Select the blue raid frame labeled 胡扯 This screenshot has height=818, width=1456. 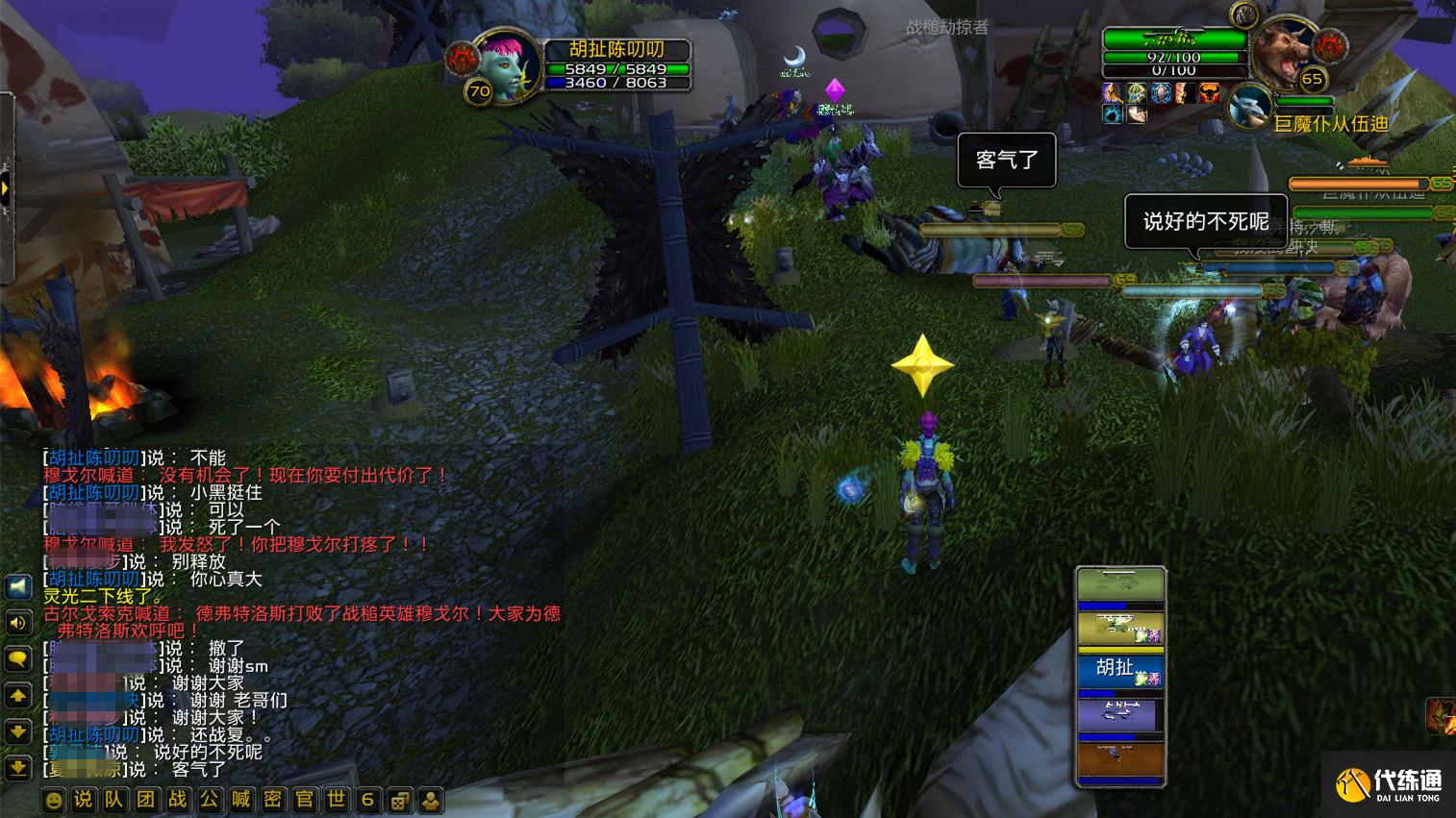1120,671
